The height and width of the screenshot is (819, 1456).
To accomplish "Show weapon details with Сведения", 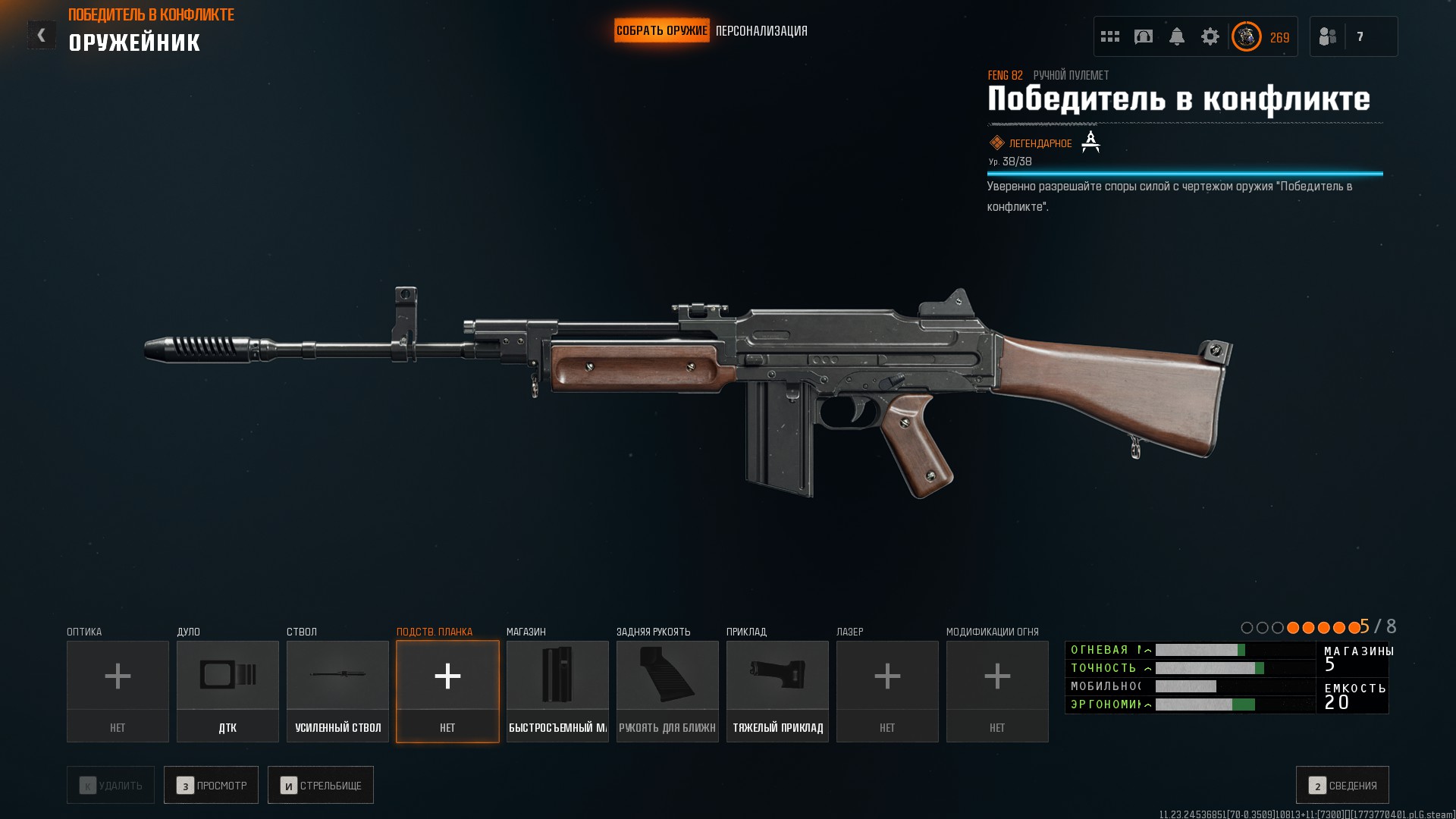I will pyautogui.click(x=1342, y=785).
